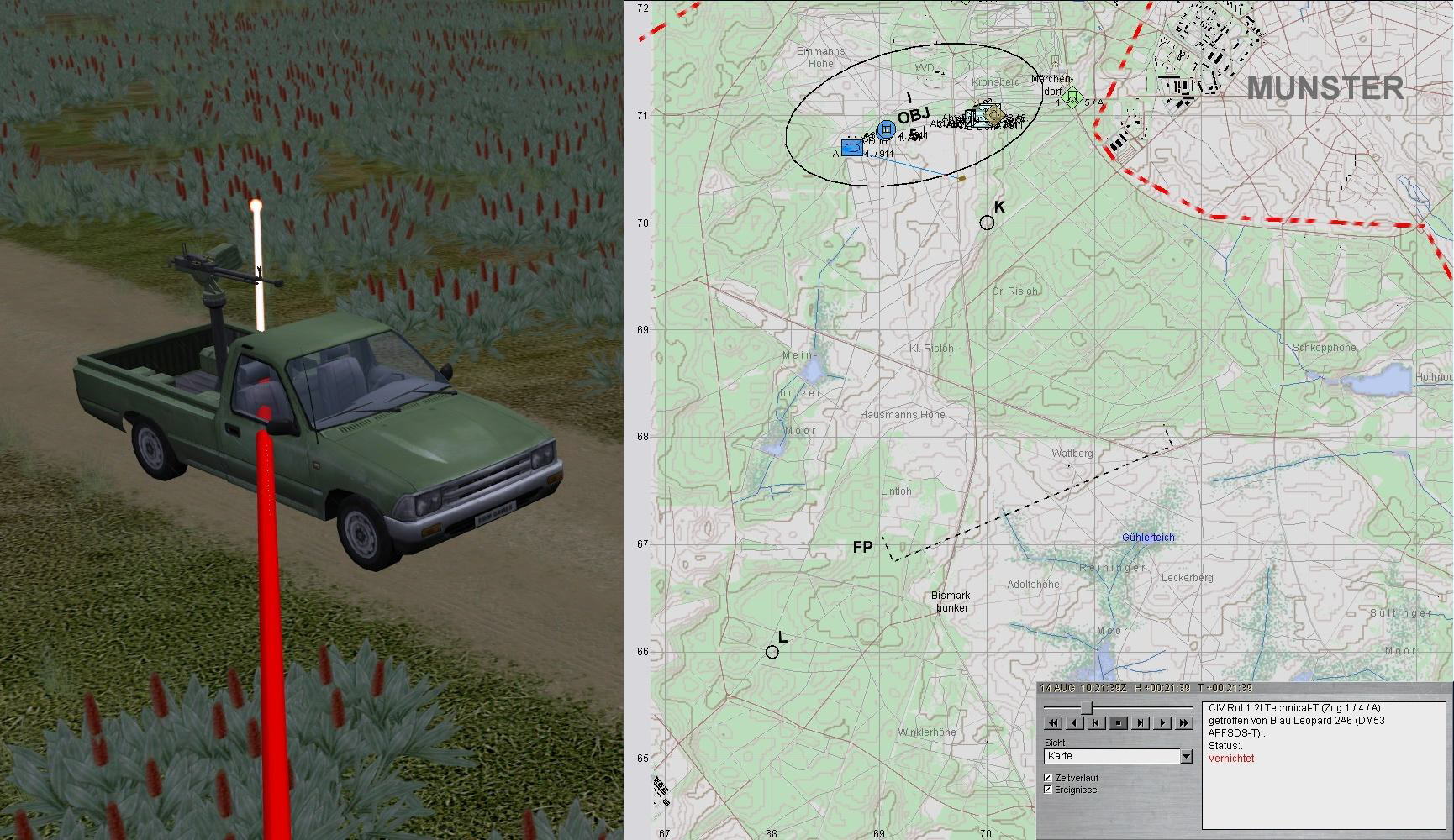Image resolution: width=1454 pixels, height=840 pixels.
Task: Click waypoint marker L on the map
Action: (772, 652)
